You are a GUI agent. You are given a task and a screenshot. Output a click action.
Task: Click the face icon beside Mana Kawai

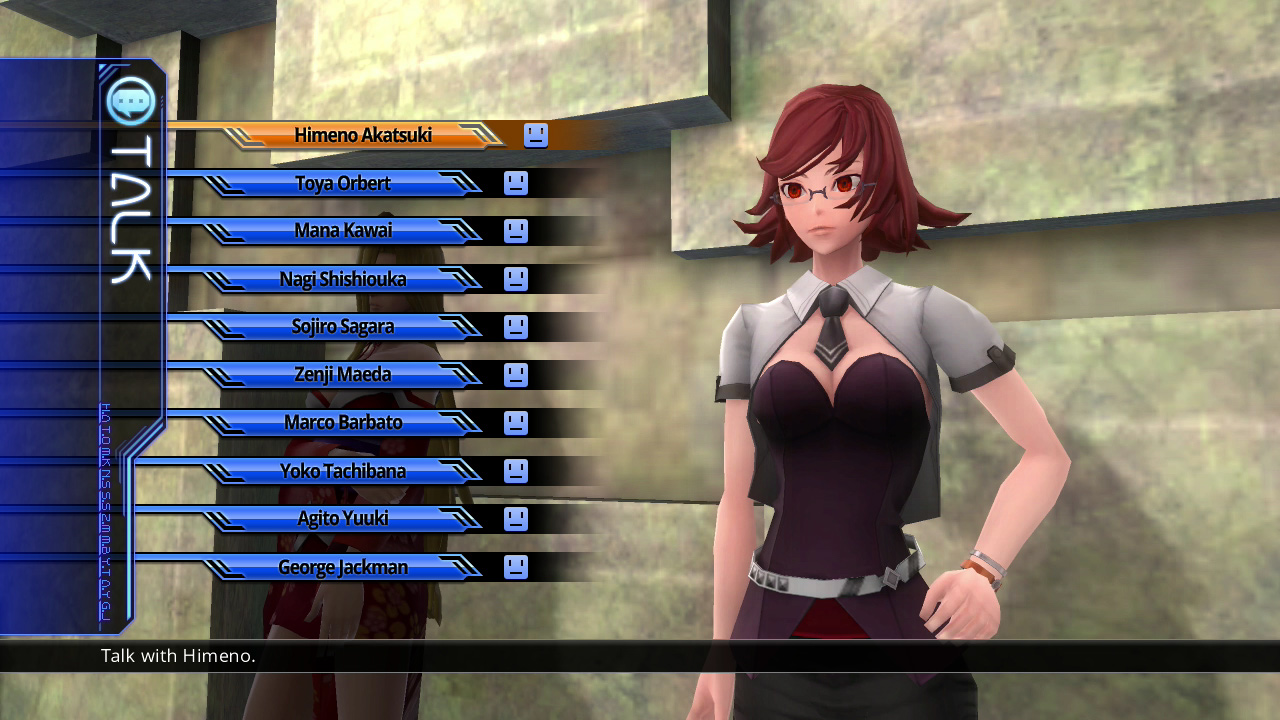(x=515, y=231)
